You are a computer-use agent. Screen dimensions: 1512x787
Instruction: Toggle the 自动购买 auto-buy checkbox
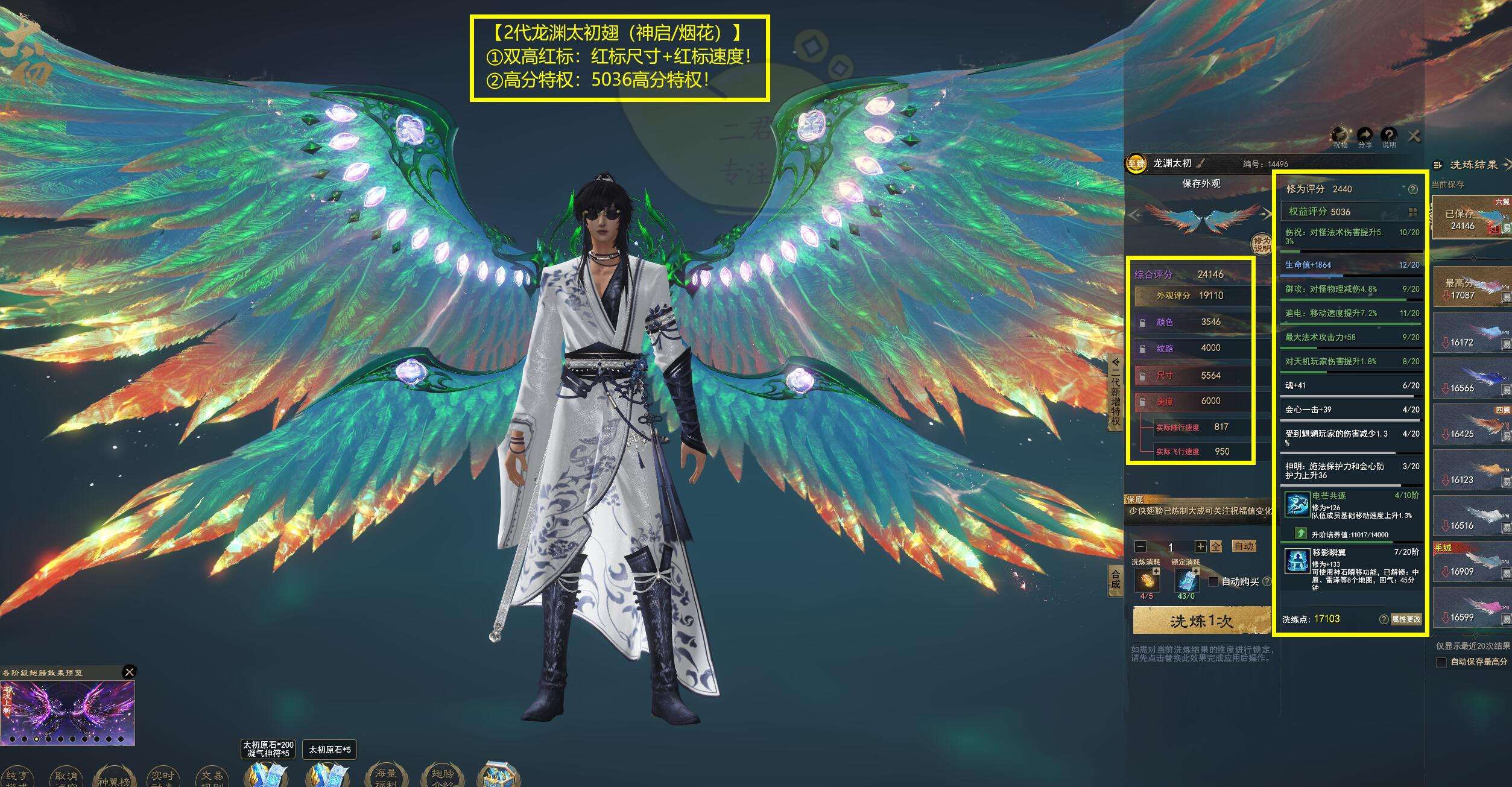point(1213,581)
